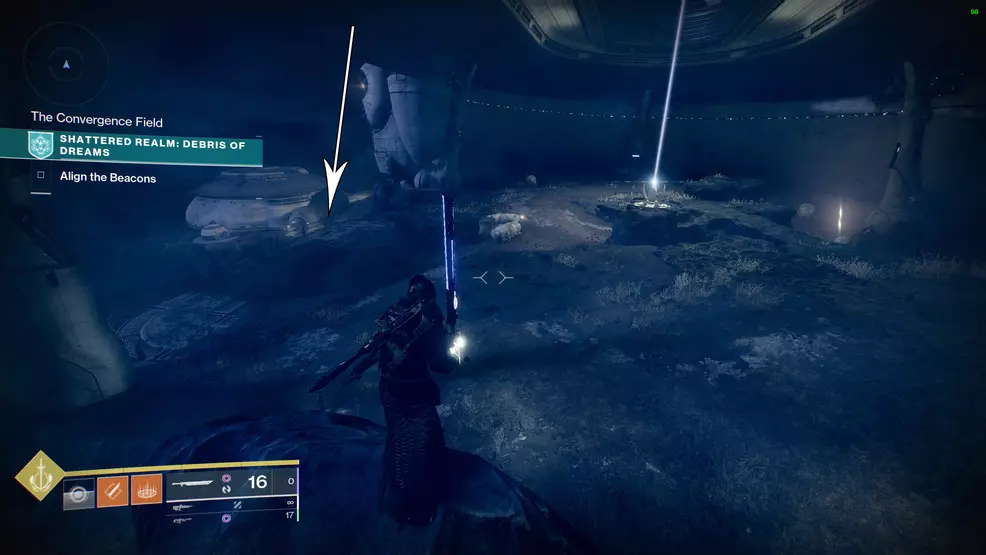This screenshot has width=986, height=555.
Task: Click the circular radar minimap
Action: pos(66,64)
